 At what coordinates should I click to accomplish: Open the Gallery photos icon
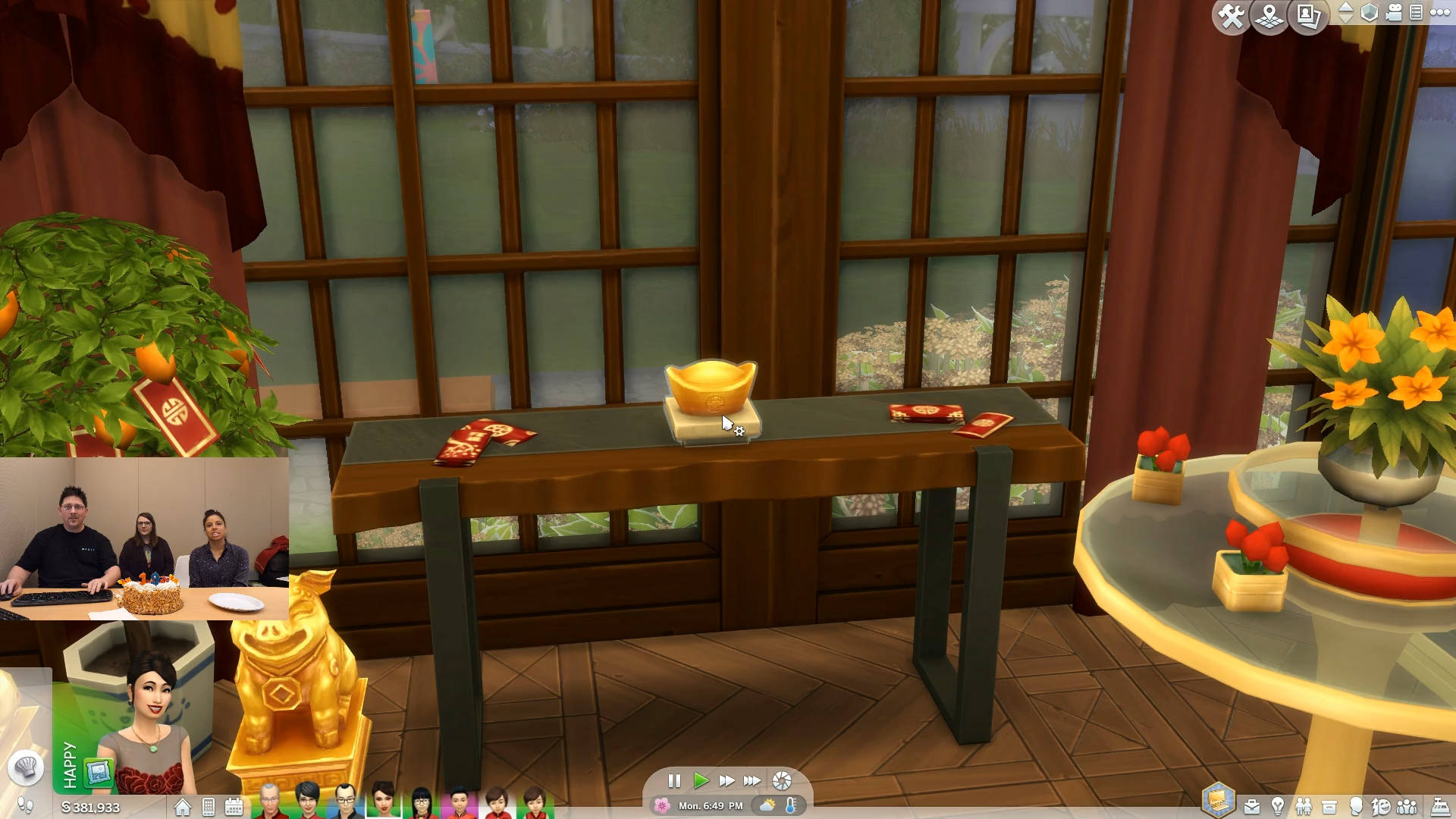point(1308,16)
